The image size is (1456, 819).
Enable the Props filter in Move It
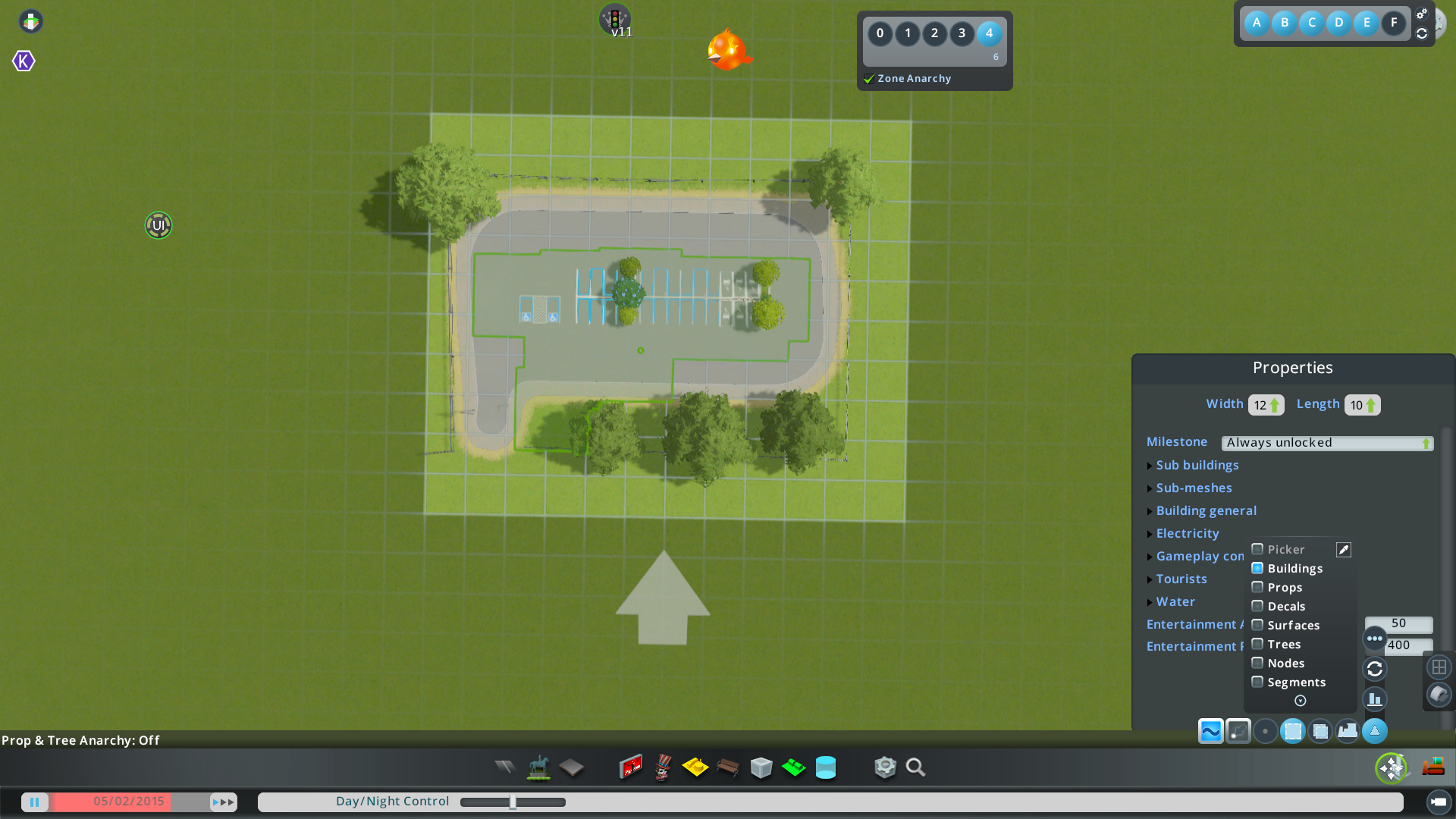[x=1257, y=587]
